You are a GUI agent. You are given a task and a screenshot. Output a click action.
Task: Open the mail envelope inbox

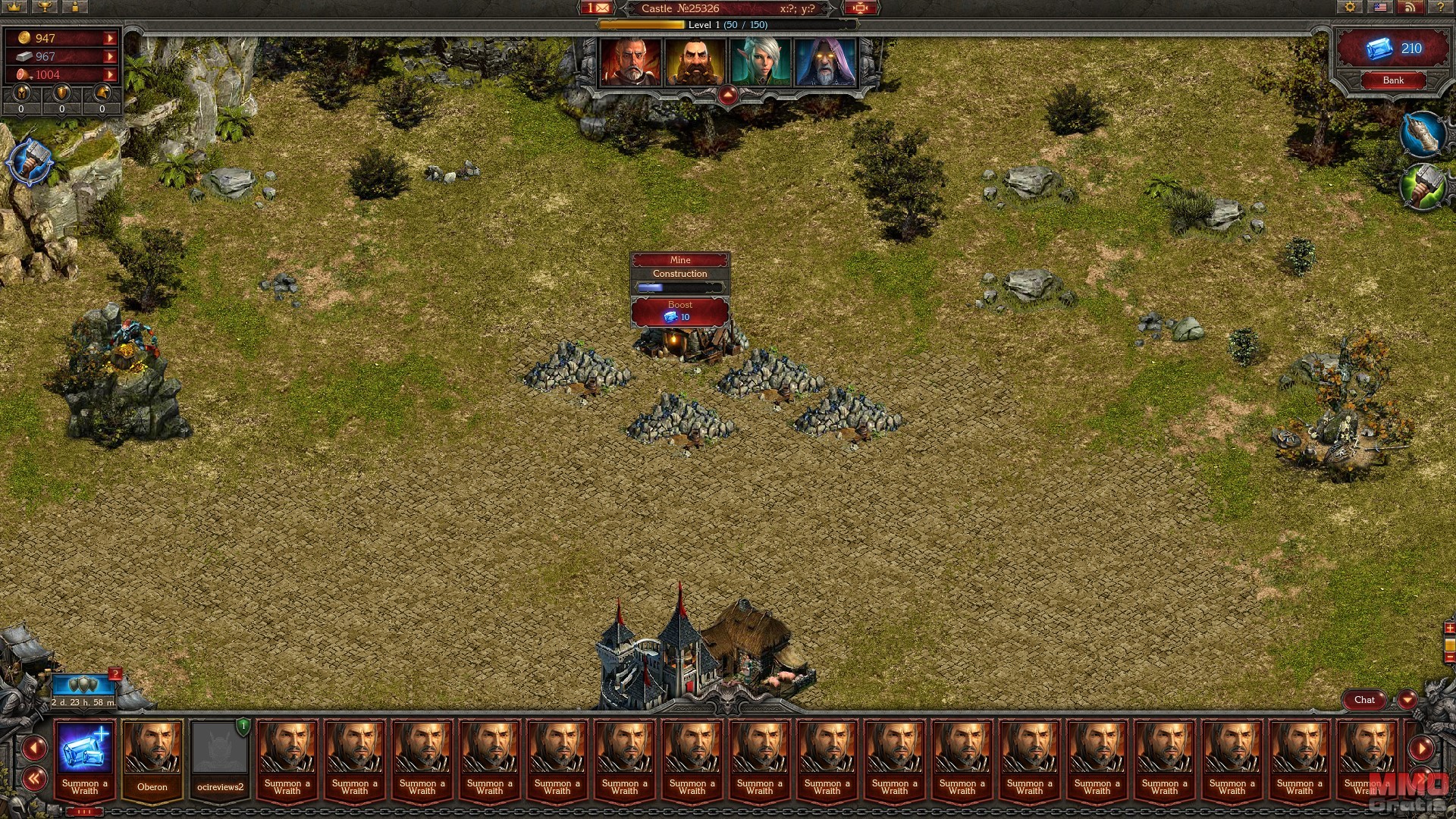[597, 8]
